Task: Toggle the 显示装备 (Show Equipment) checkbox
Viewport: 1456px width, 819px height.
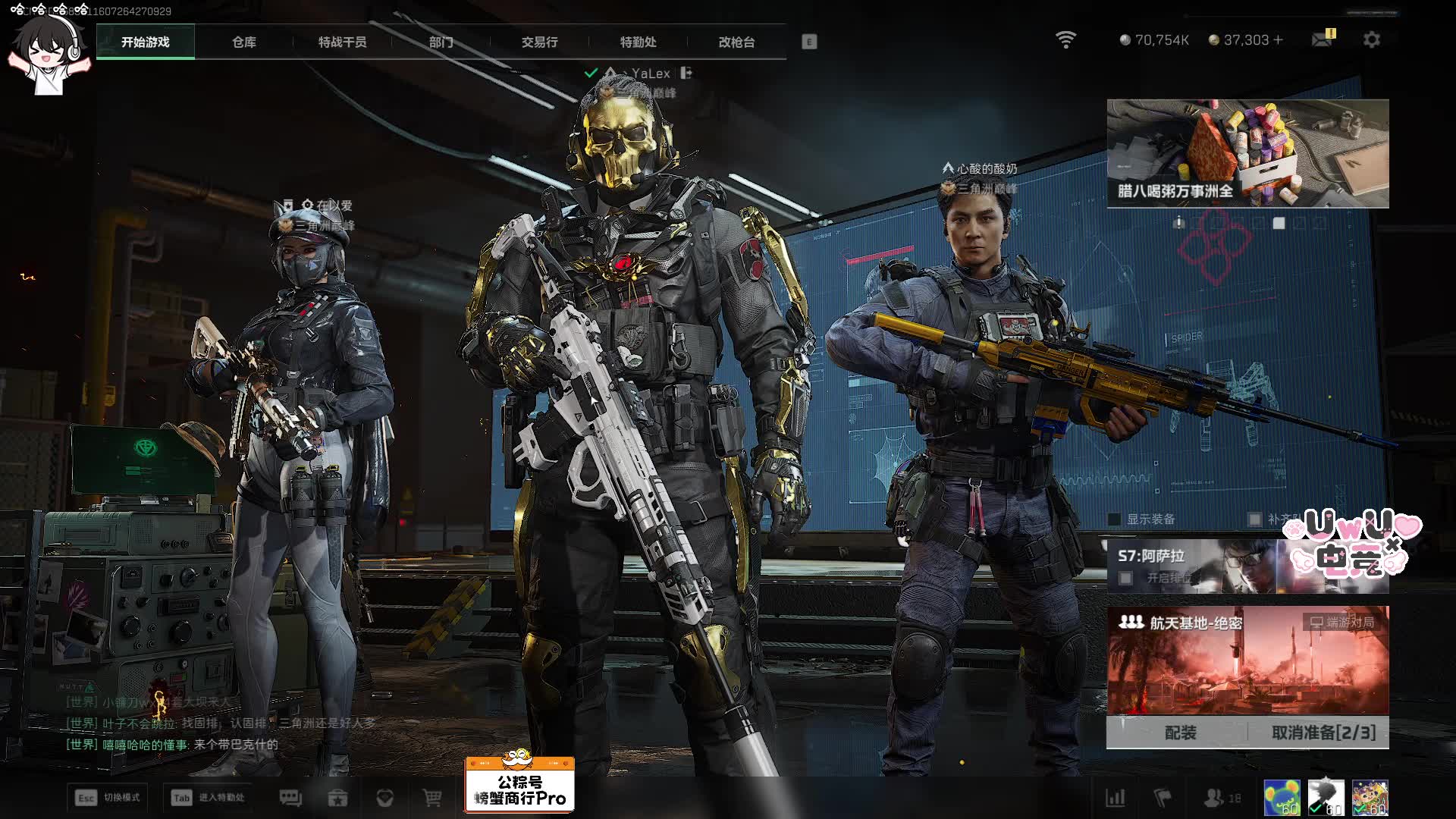Action: [1115, 519]
